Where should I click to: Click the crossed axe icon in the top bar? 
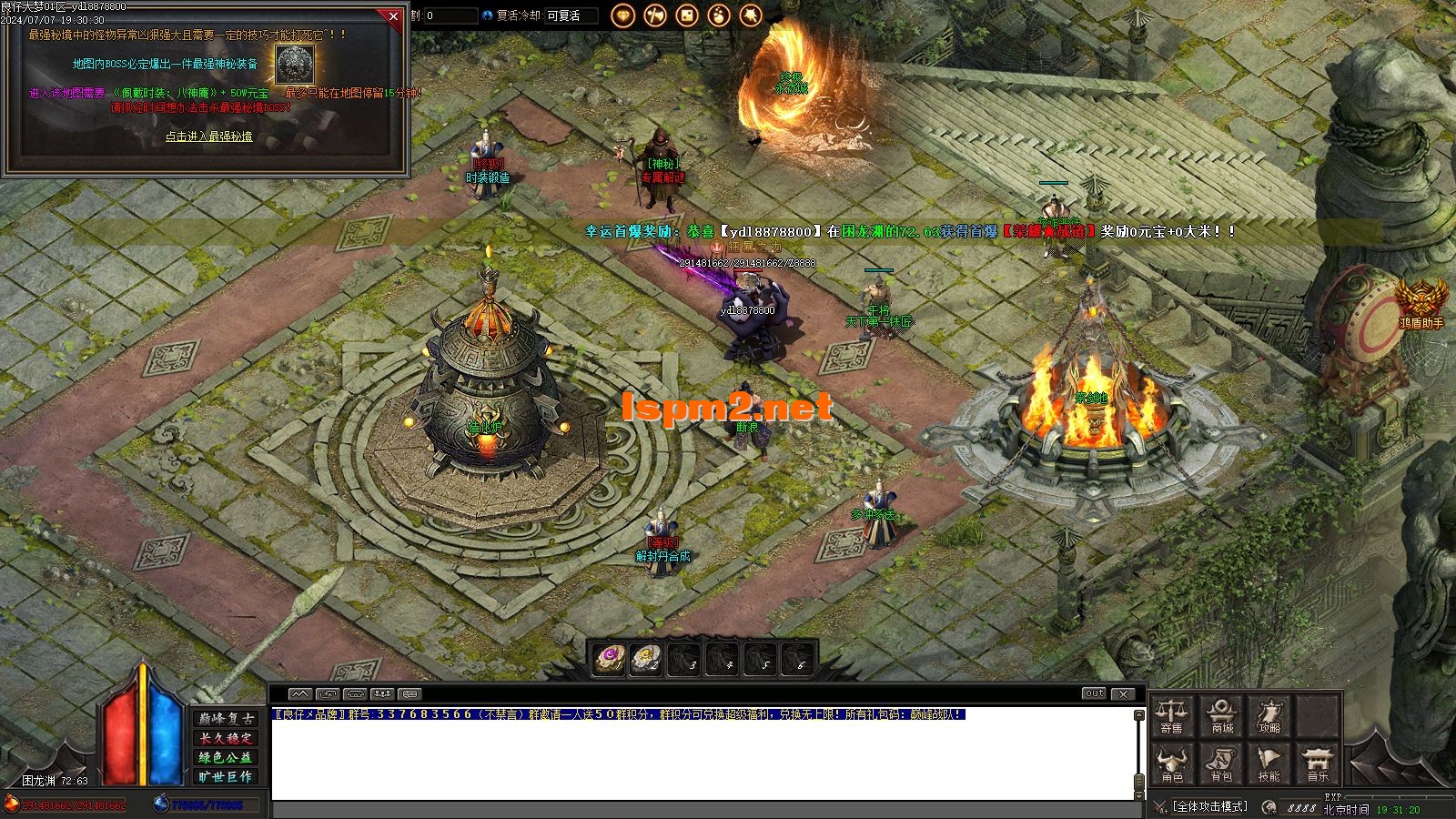pyautogui.click(x=655, y=15)
